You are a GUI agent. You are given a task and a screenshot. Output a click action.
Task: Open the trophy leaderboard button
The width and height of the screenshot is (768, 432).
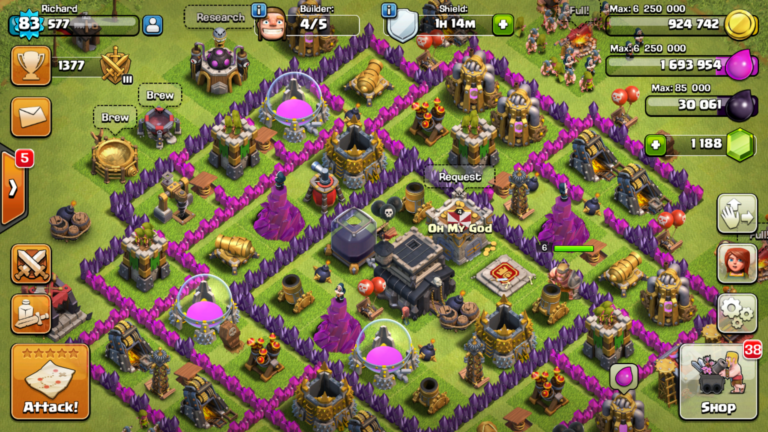click(x=30, y=66)
